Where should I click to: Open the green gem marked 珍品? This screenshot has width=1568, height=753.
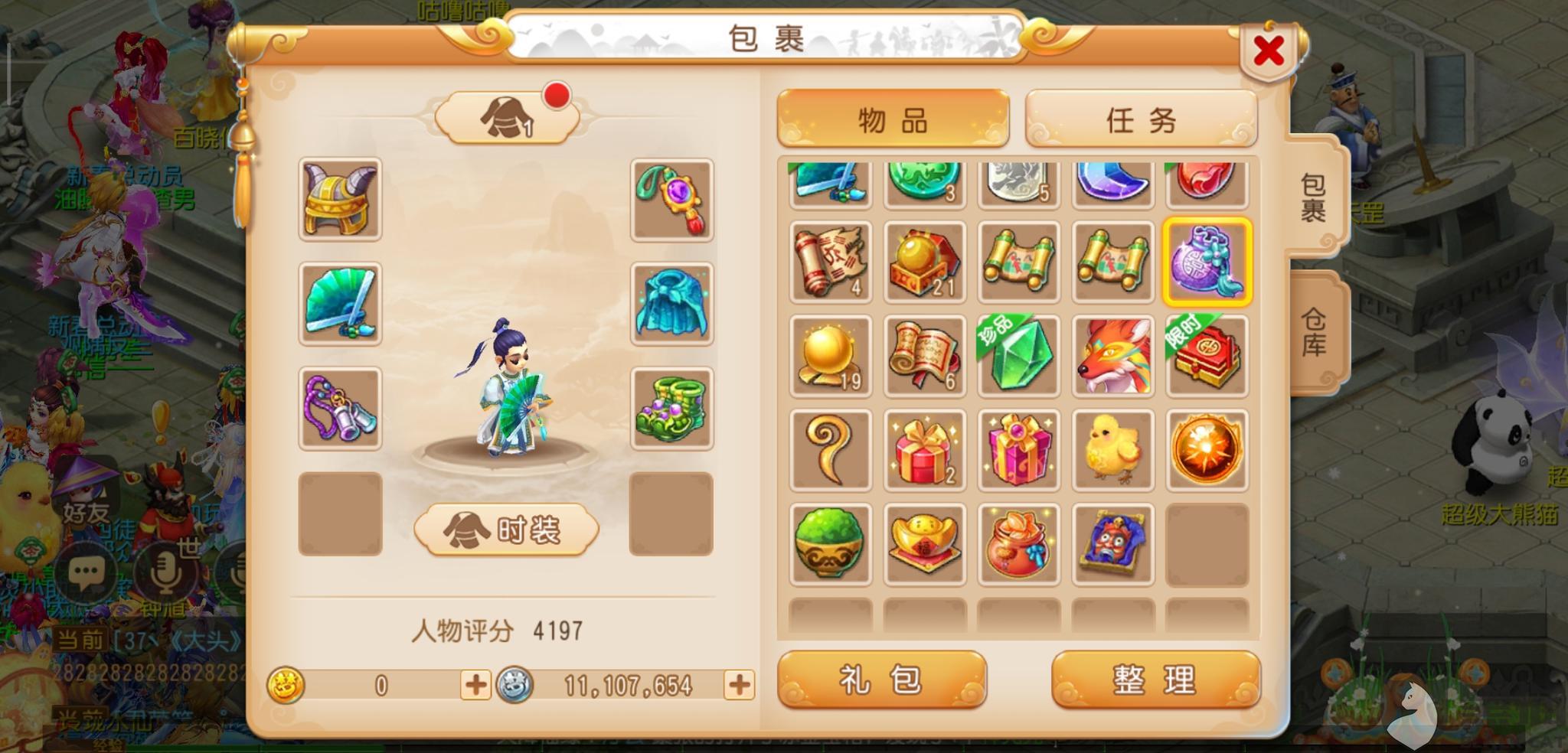[1018, 357]
